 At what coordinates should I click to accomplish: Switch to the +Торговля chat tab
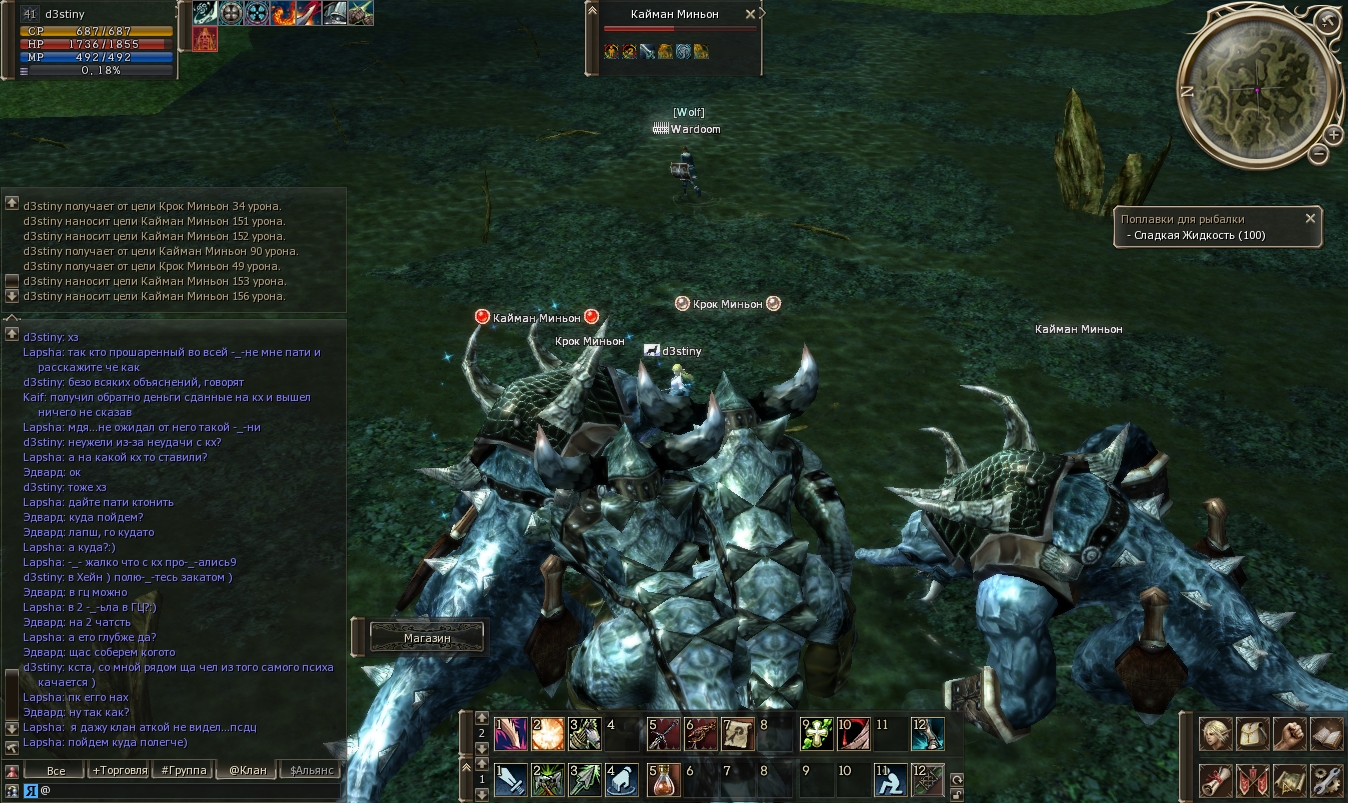tap(119, 770)
